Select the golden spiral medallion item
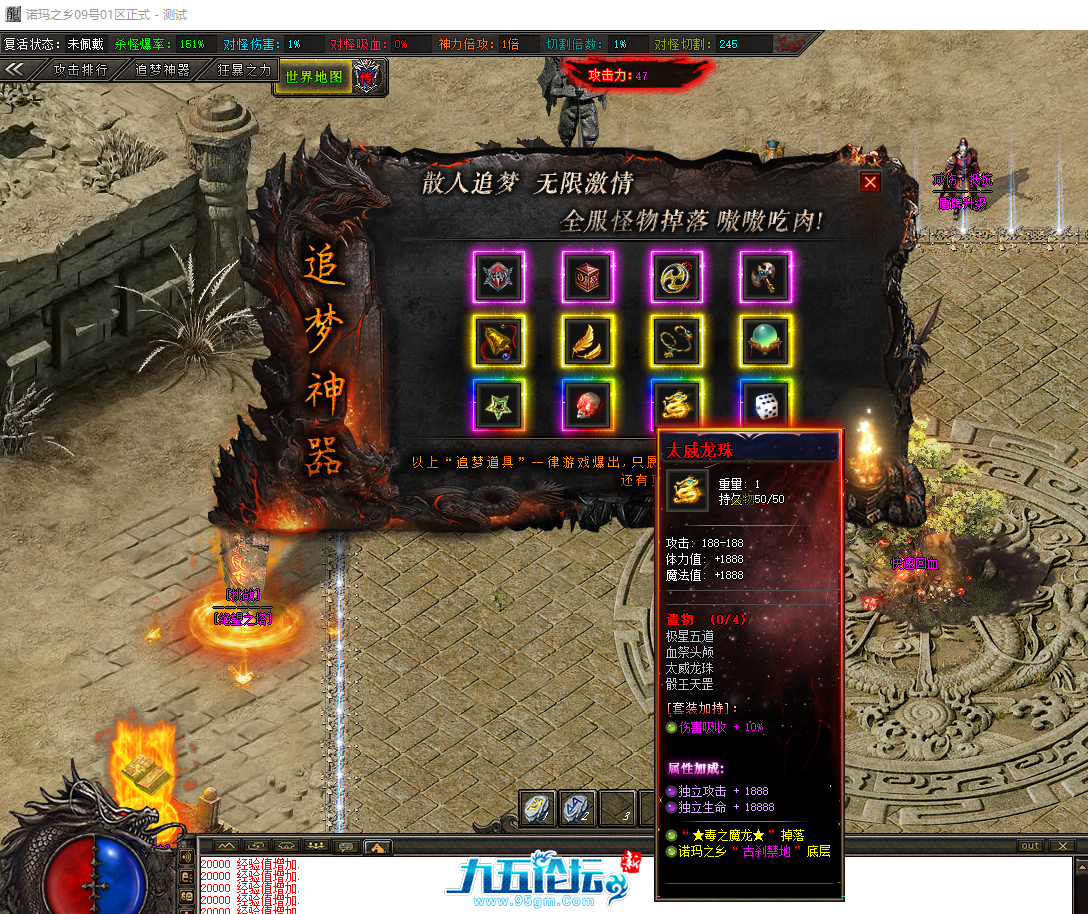Viewport: 1088px width, 914px height. click(x=677, y=277)
